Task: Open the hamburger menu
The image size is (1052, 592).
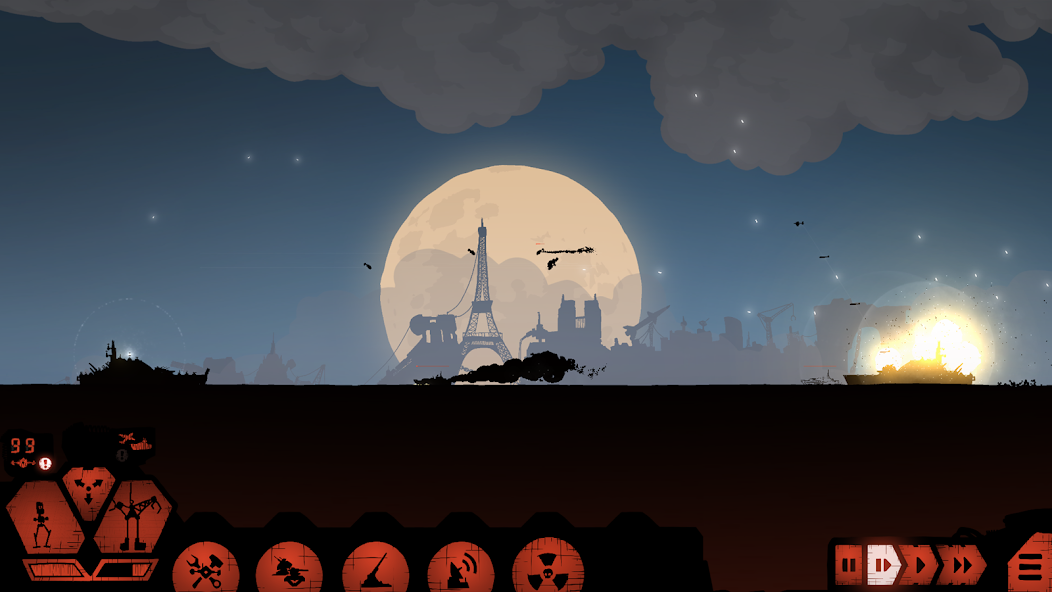Action: click(1030, 566)
